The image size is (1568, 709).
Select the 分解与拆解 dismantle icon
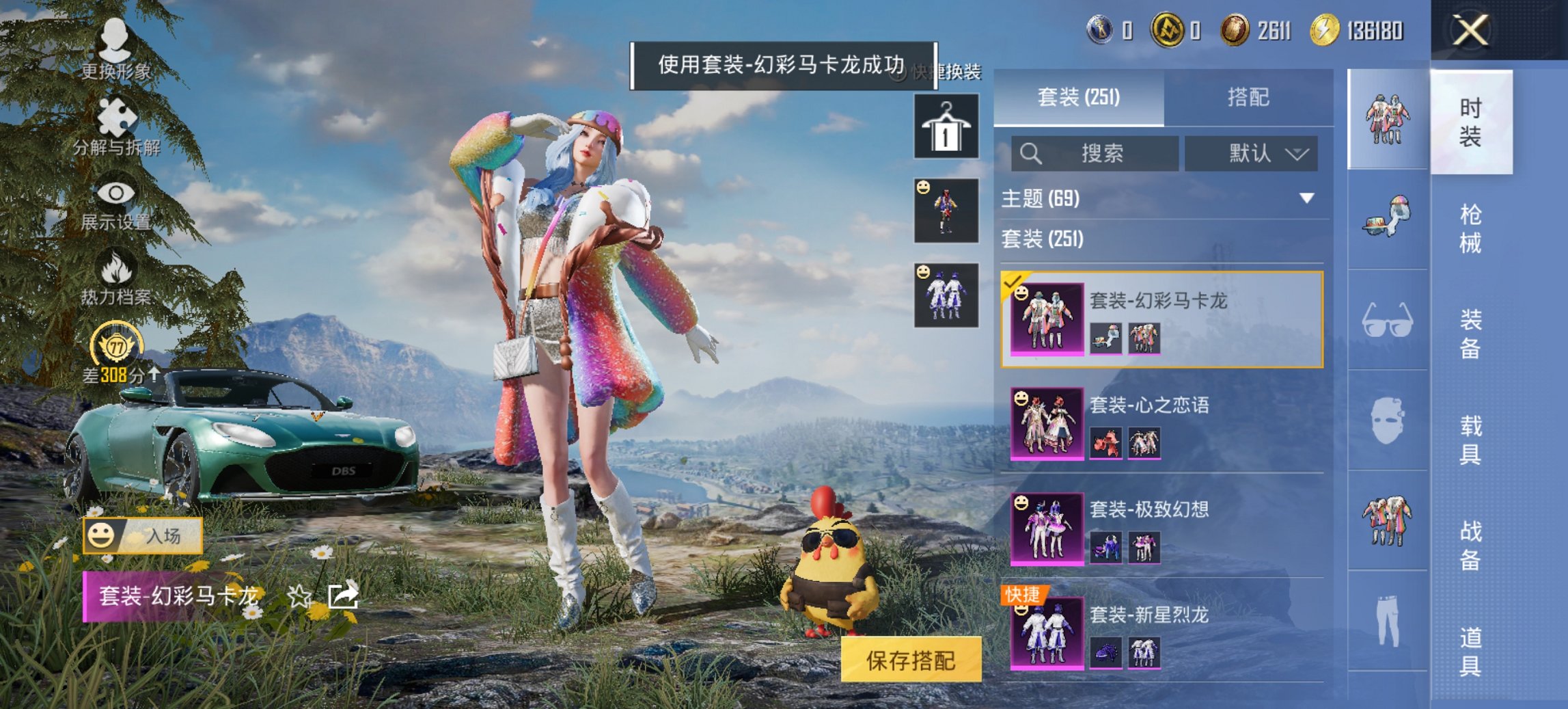[118, 126]
